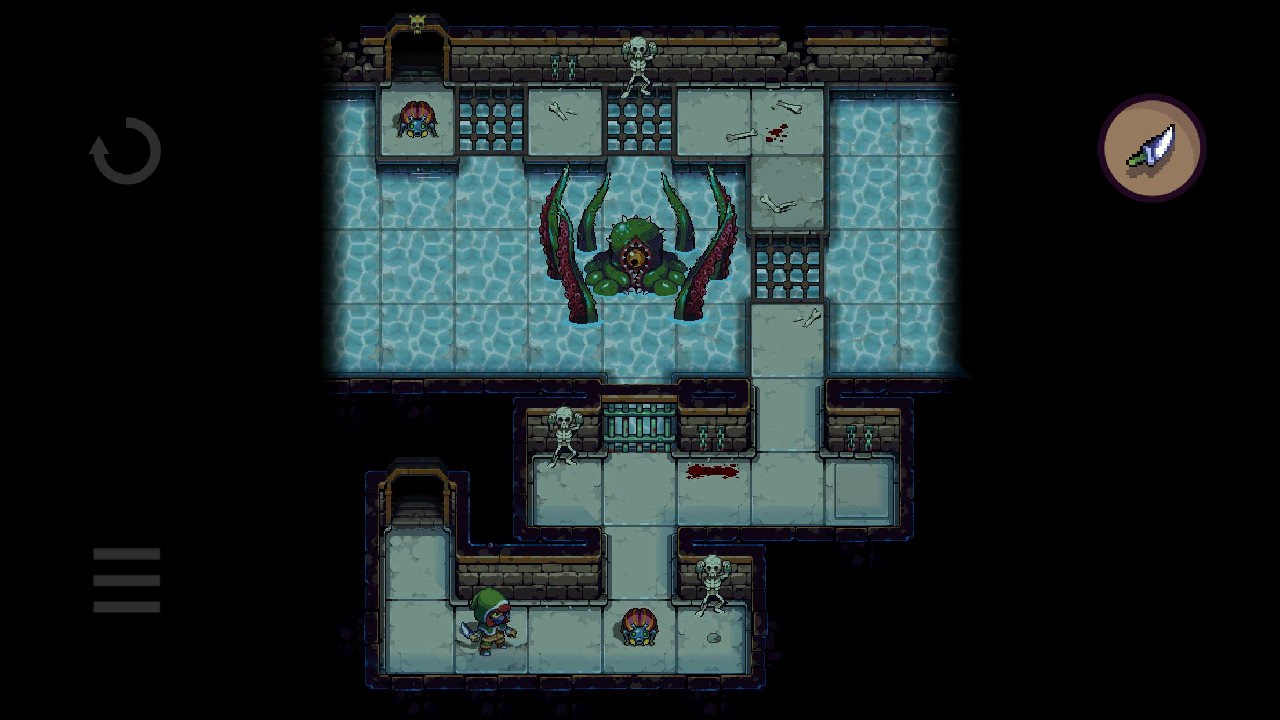Click the restart level icon
Screen dimensions: 1280x720
pos(126,150)
